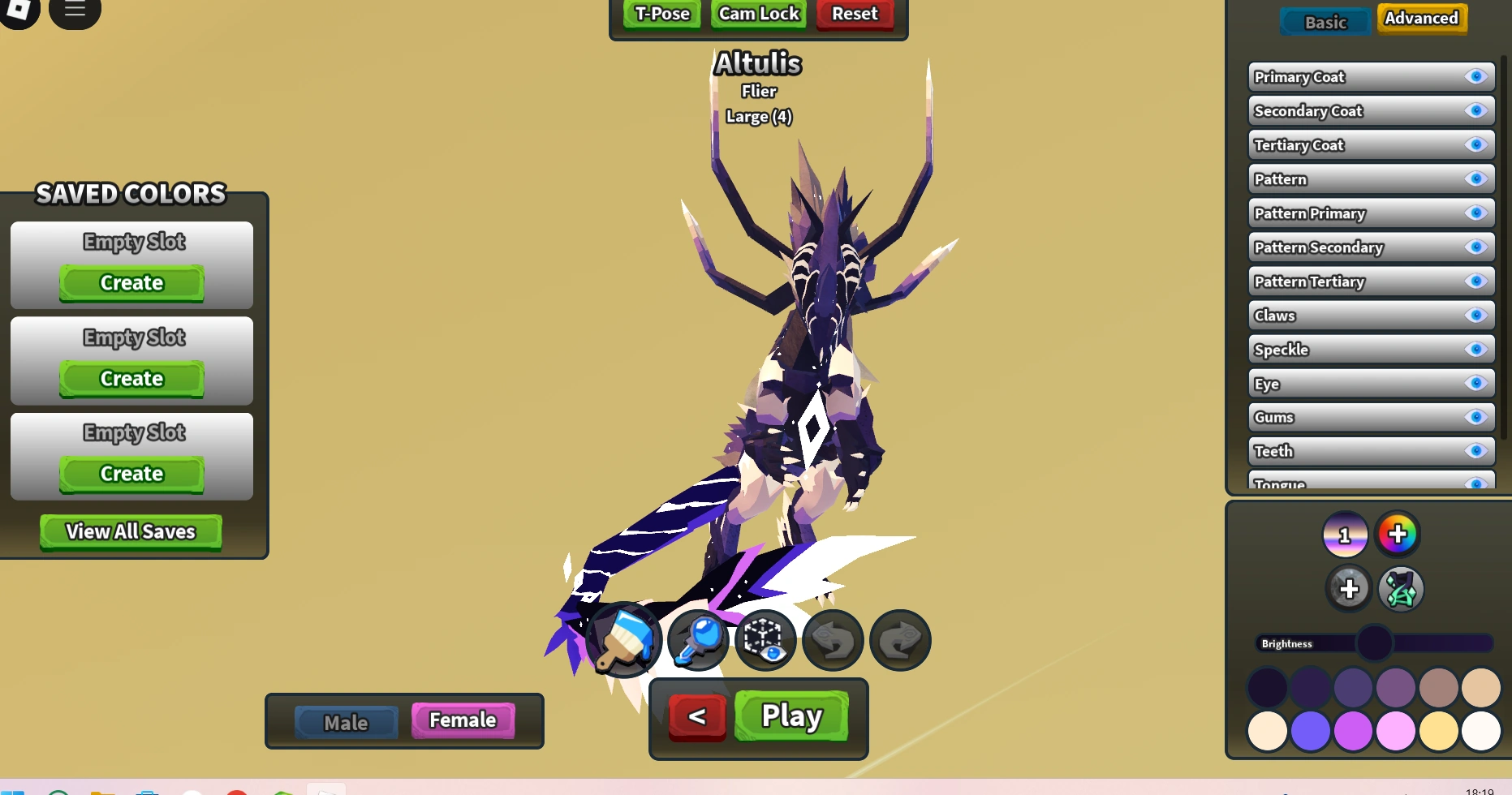The height and width of the screenshot is (795, 1512).
Task: Open the color picker dropper tool
Action: click(697, 640)
